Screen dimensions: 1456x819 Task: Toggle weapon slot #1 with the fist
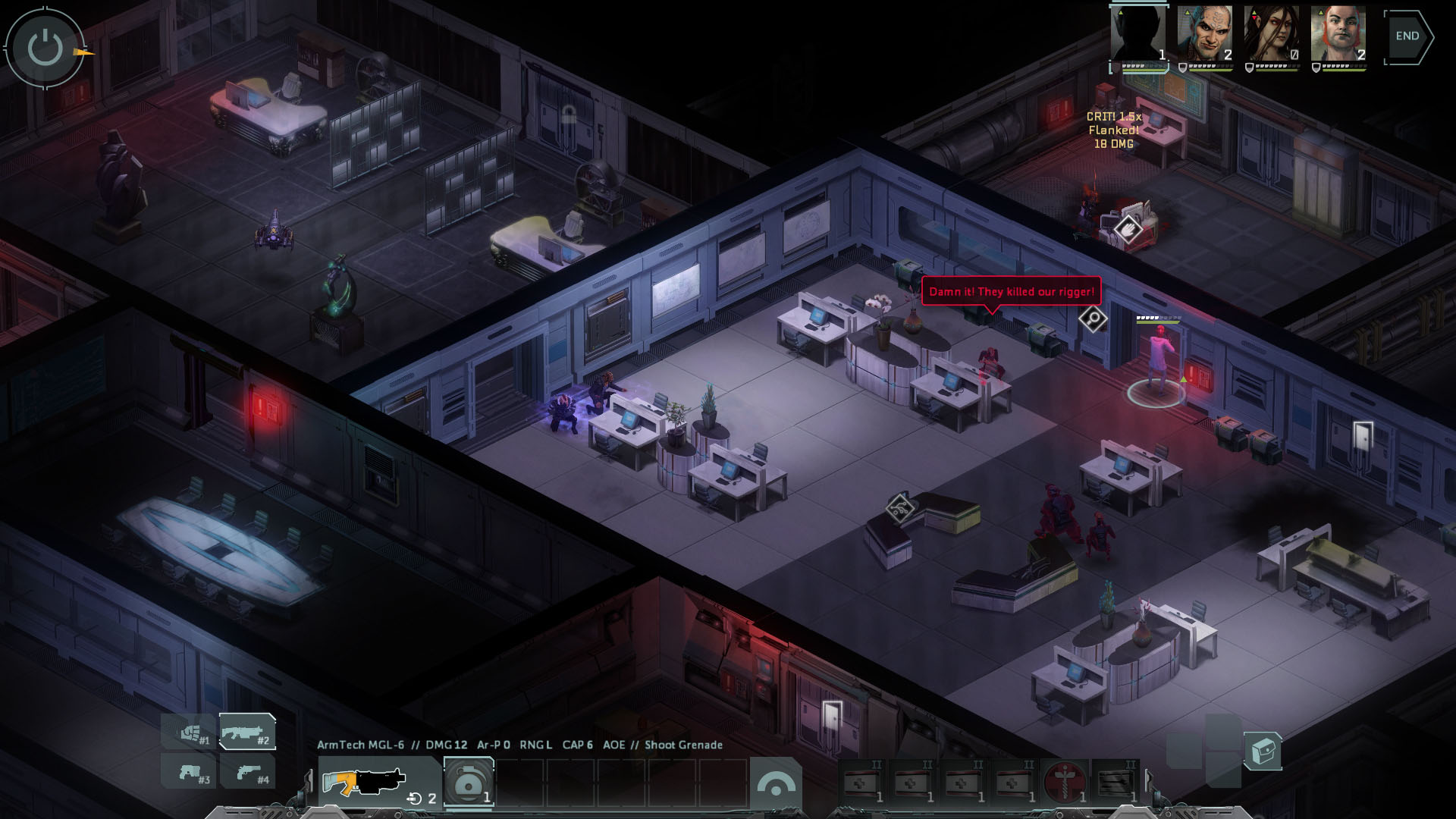(190, 730)
